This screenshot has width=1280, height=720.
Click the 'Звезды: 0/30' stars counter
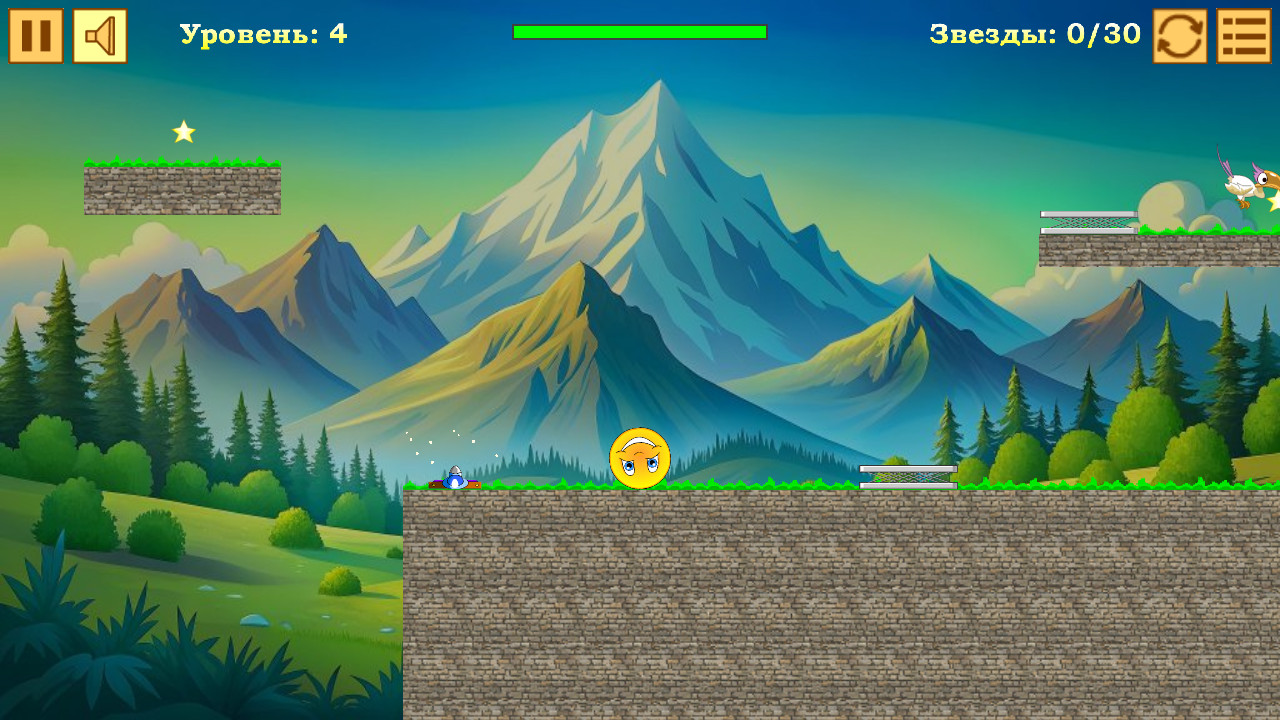[x=1035, y=33]
